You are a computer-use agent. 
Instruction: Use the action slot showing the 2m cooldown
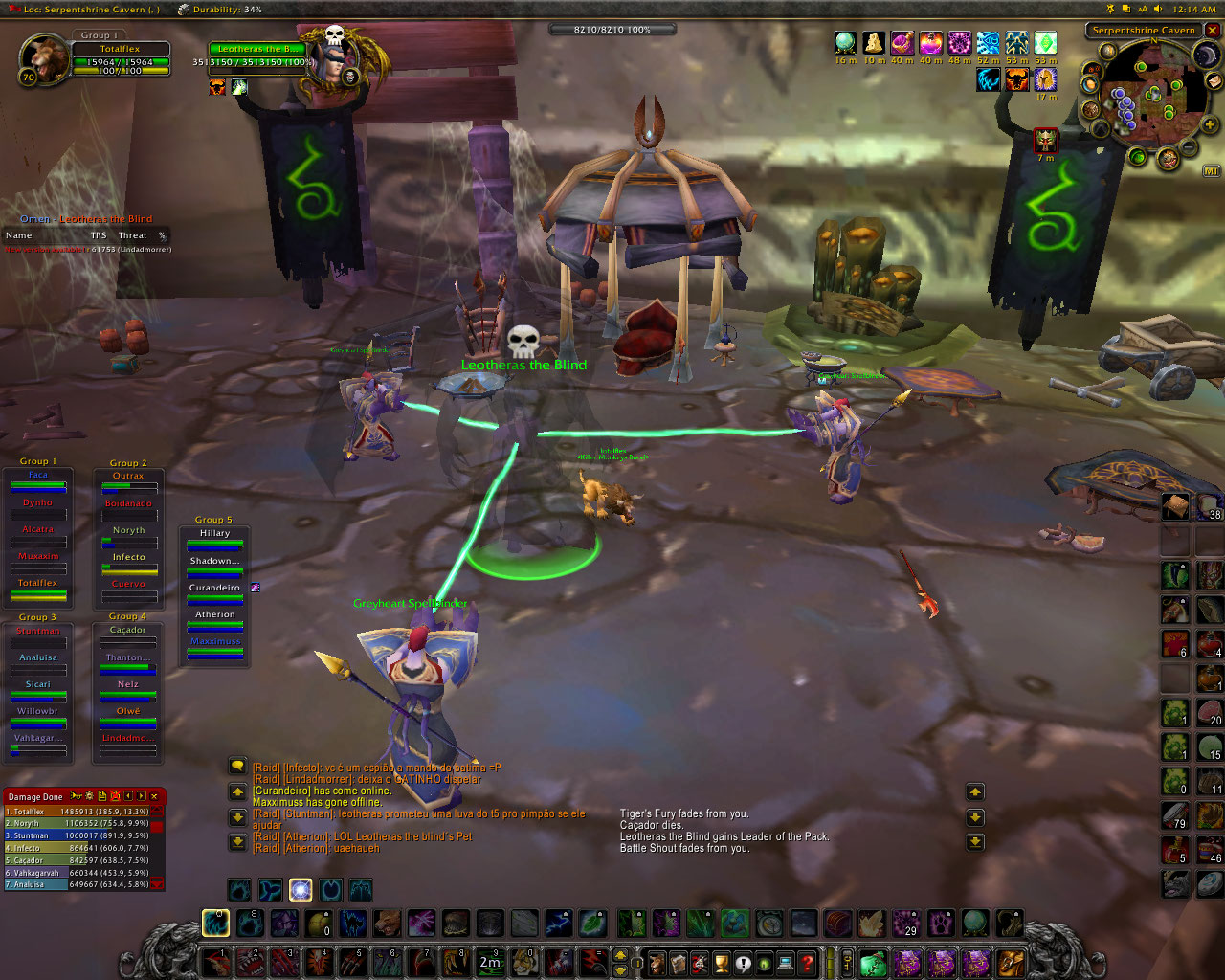click(490, 961)
